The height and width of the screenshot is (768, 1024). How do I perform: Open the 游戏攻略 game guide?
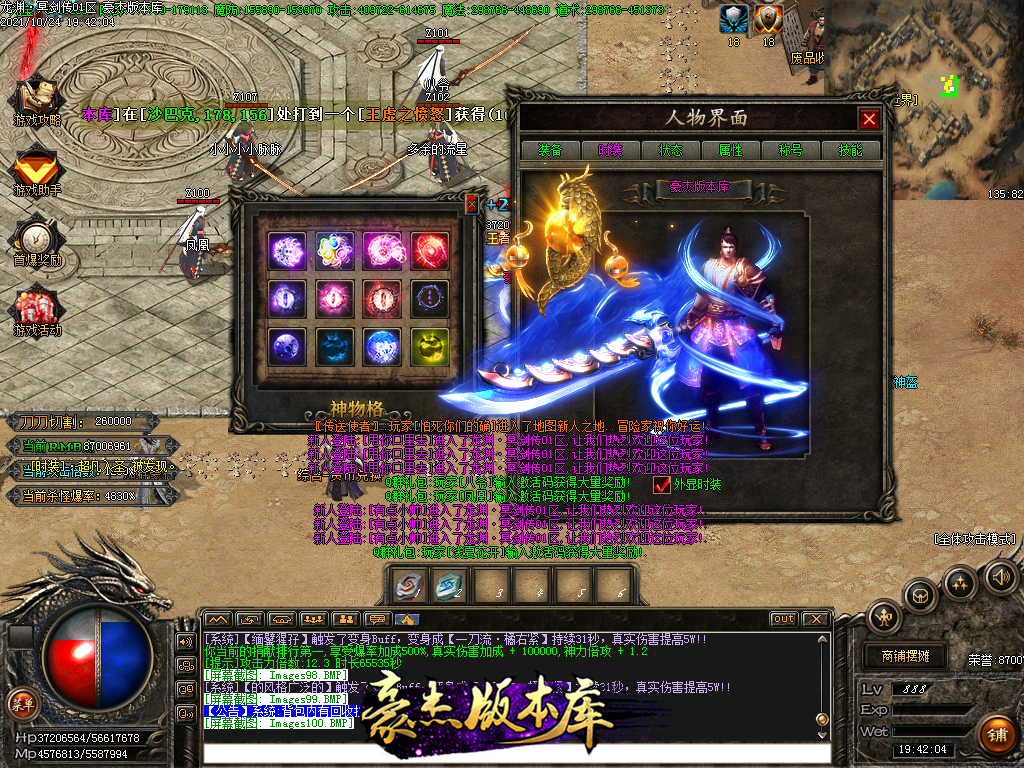point(37,100)
